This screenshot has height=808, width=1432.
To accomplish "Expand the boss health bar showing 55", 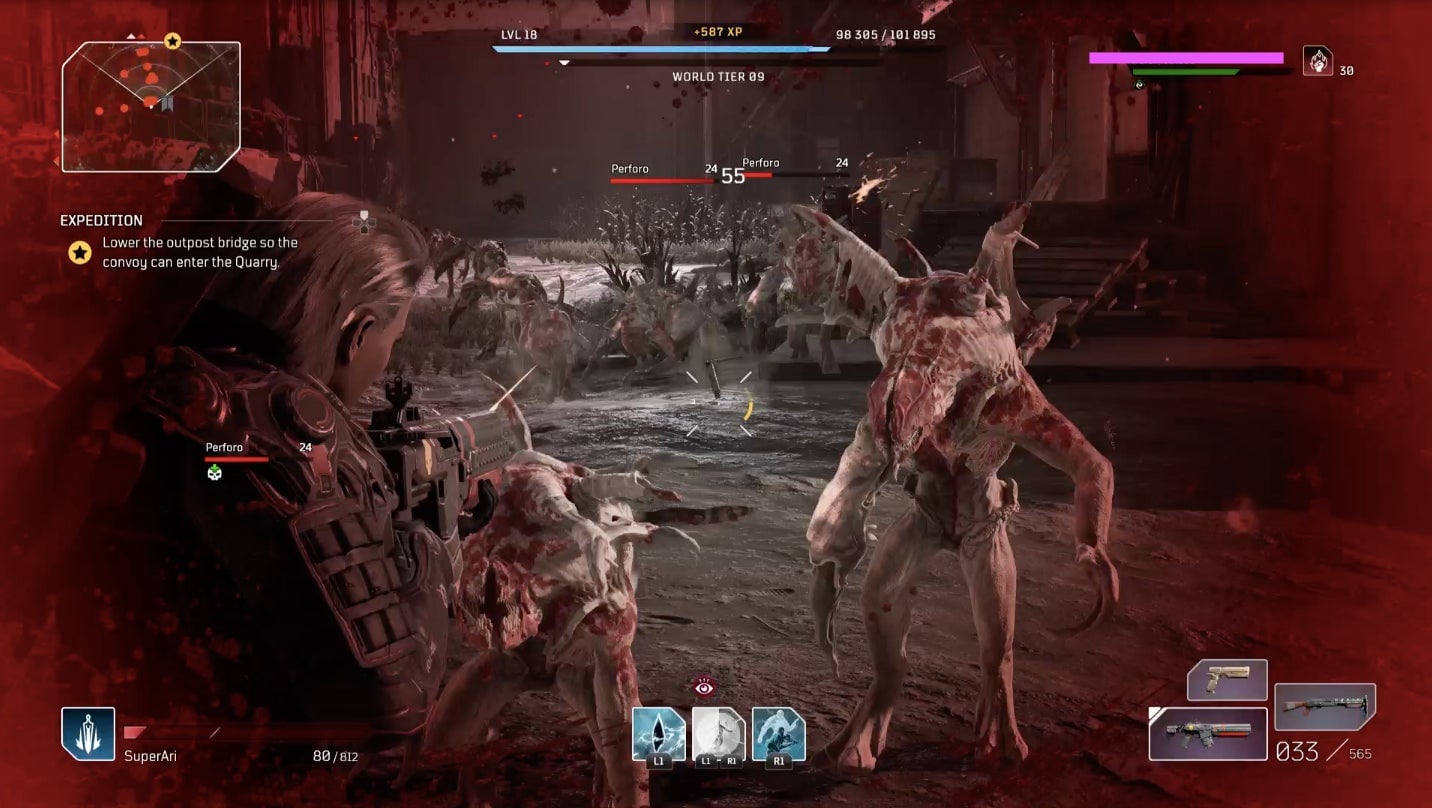I will tap(731, 176).
